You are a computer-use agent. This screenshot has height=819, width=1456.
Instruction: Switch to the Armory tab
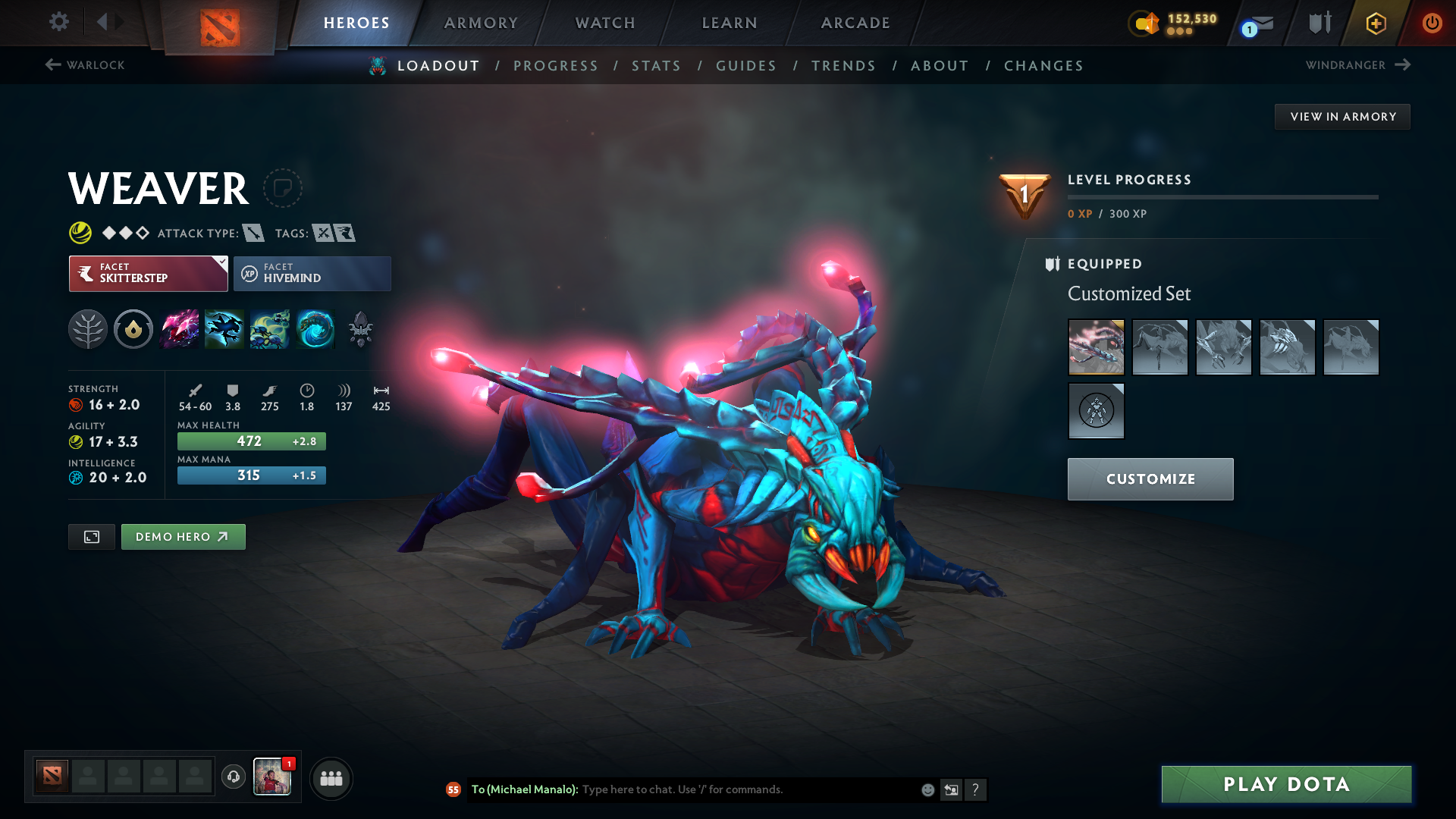[480, 23]
